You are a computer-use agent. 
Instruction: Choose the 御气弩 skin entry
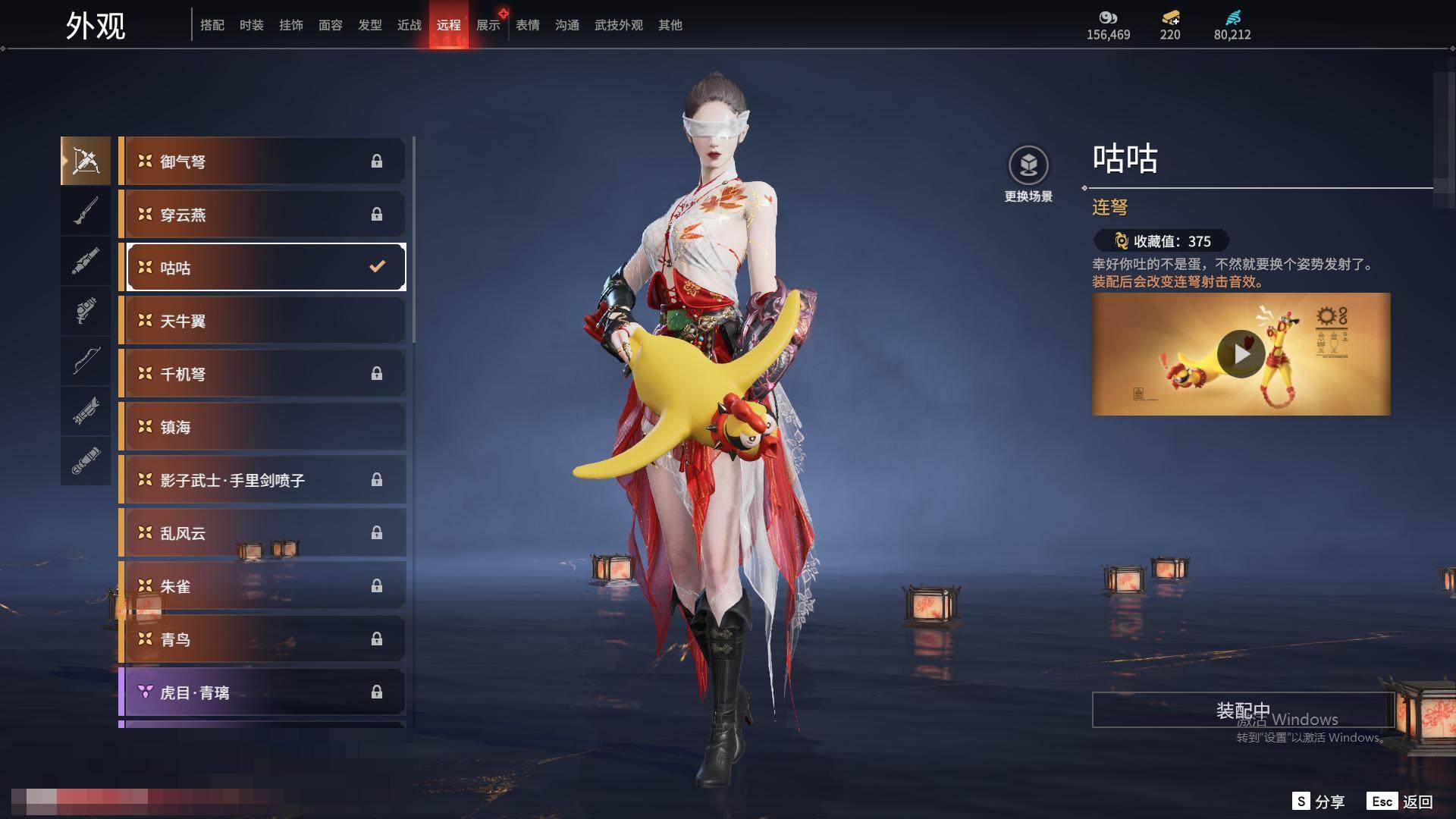click(262, 161)
